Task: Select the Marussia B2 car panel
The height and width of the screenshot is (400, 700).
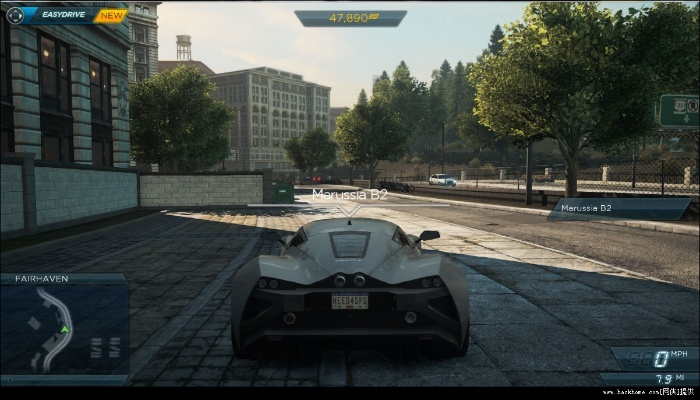Action: [x=618, y=209]
